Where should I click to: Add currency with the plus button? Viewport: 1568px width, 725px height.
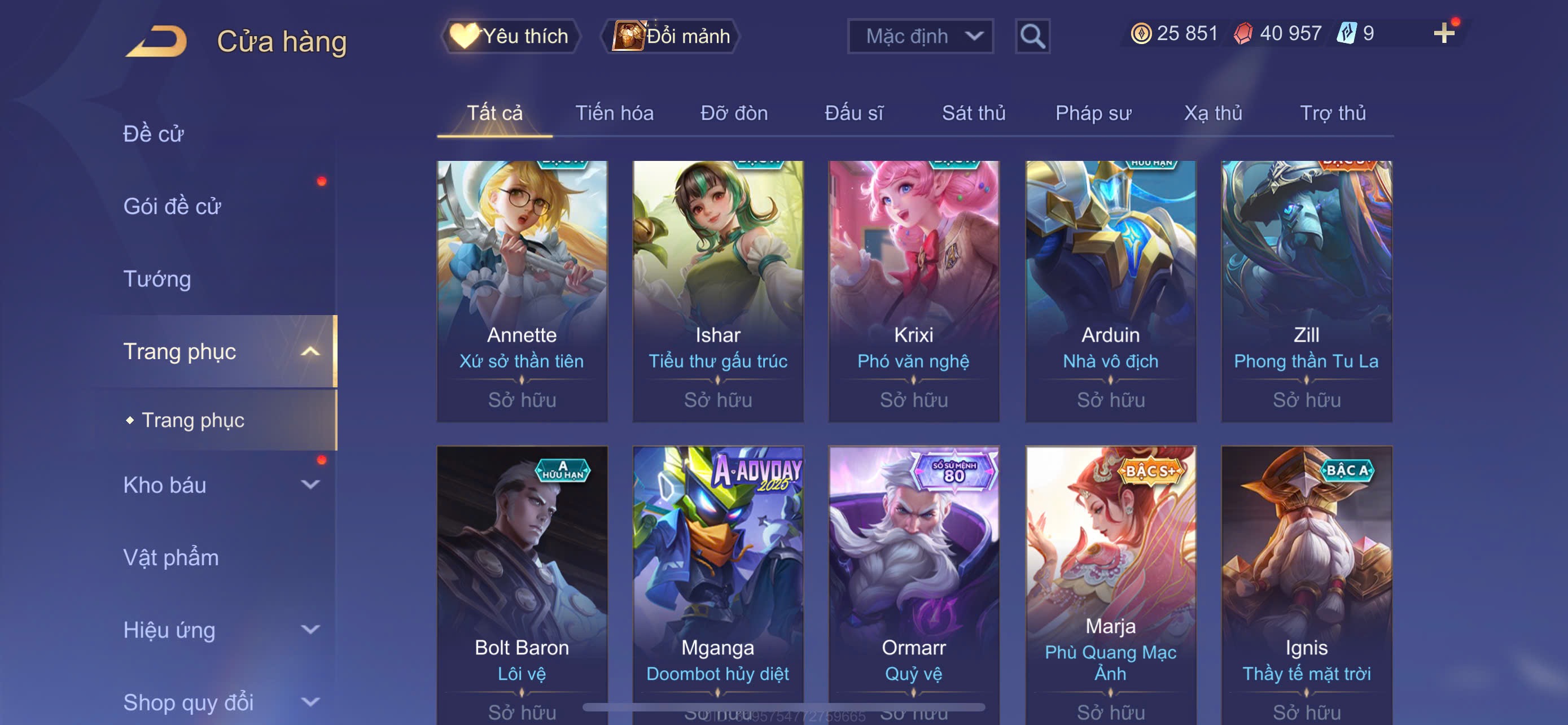[x=1443, y=33]
